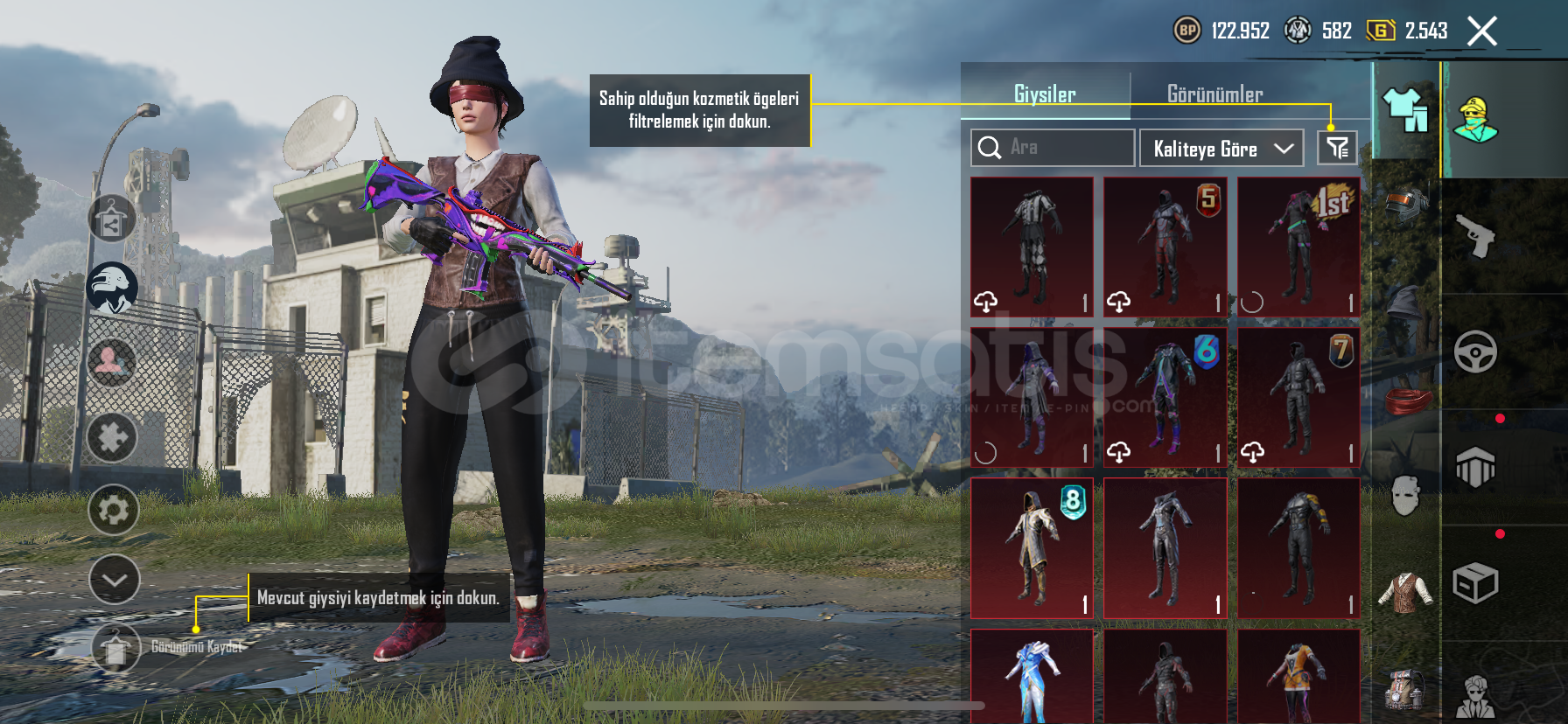Expand the downward arrow button on left
Viewport: 1568px width, 724px height.
pyautogui.click(x=114, y=580)
